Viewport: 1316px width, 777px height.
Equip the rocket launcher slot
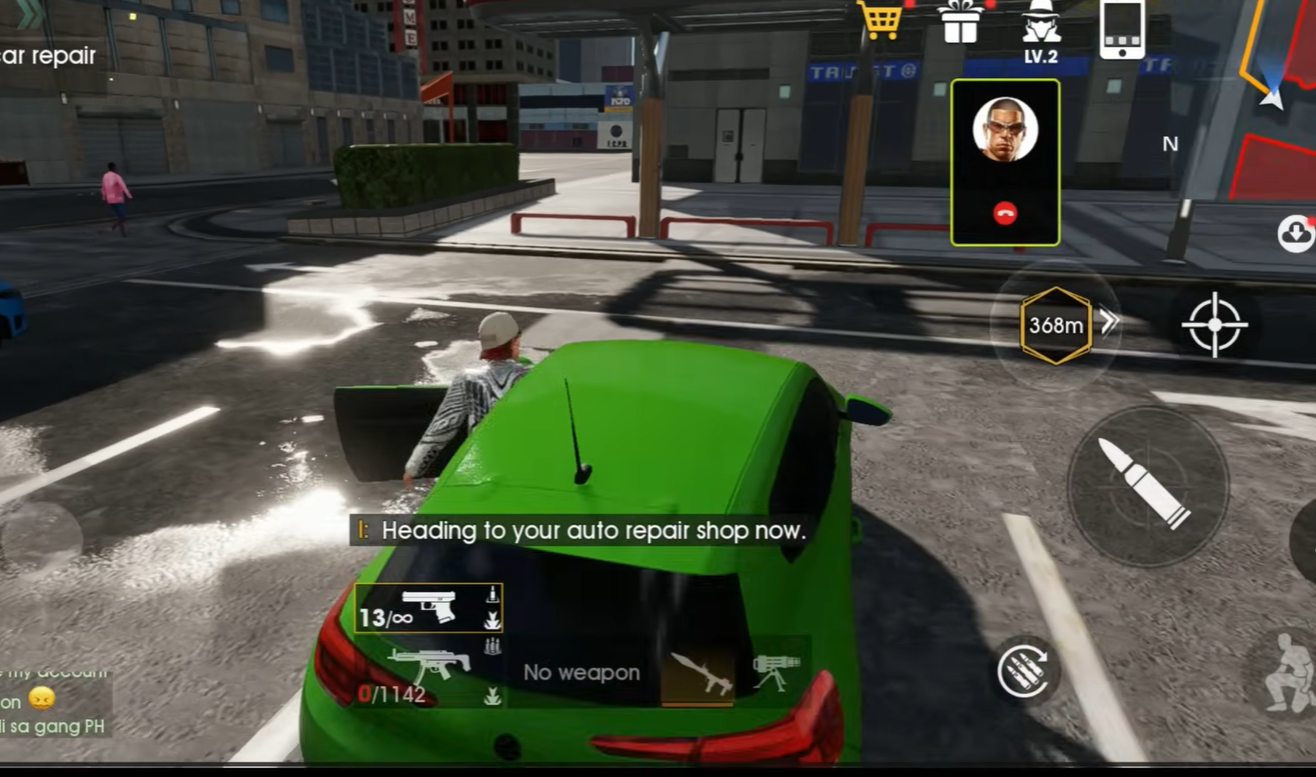(699, 673)
